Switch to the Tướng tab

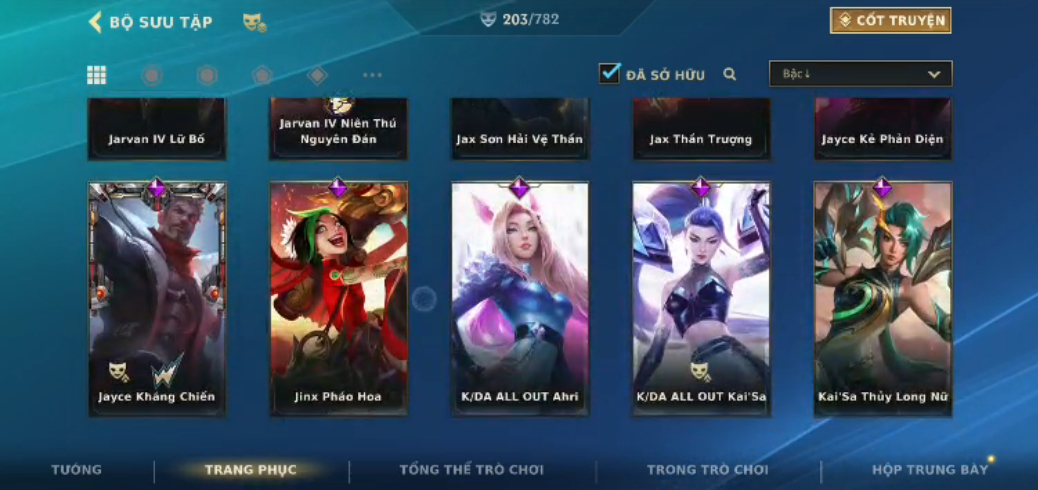pyautogui.click(x=77, y=470)
